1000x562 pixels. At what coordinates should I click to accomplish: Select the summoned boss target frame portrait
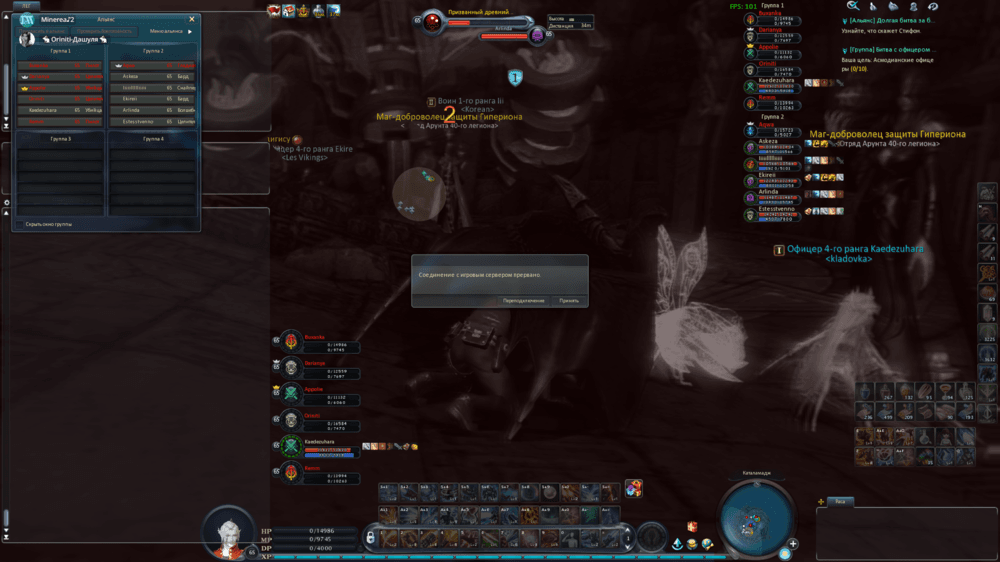(432, 22)
